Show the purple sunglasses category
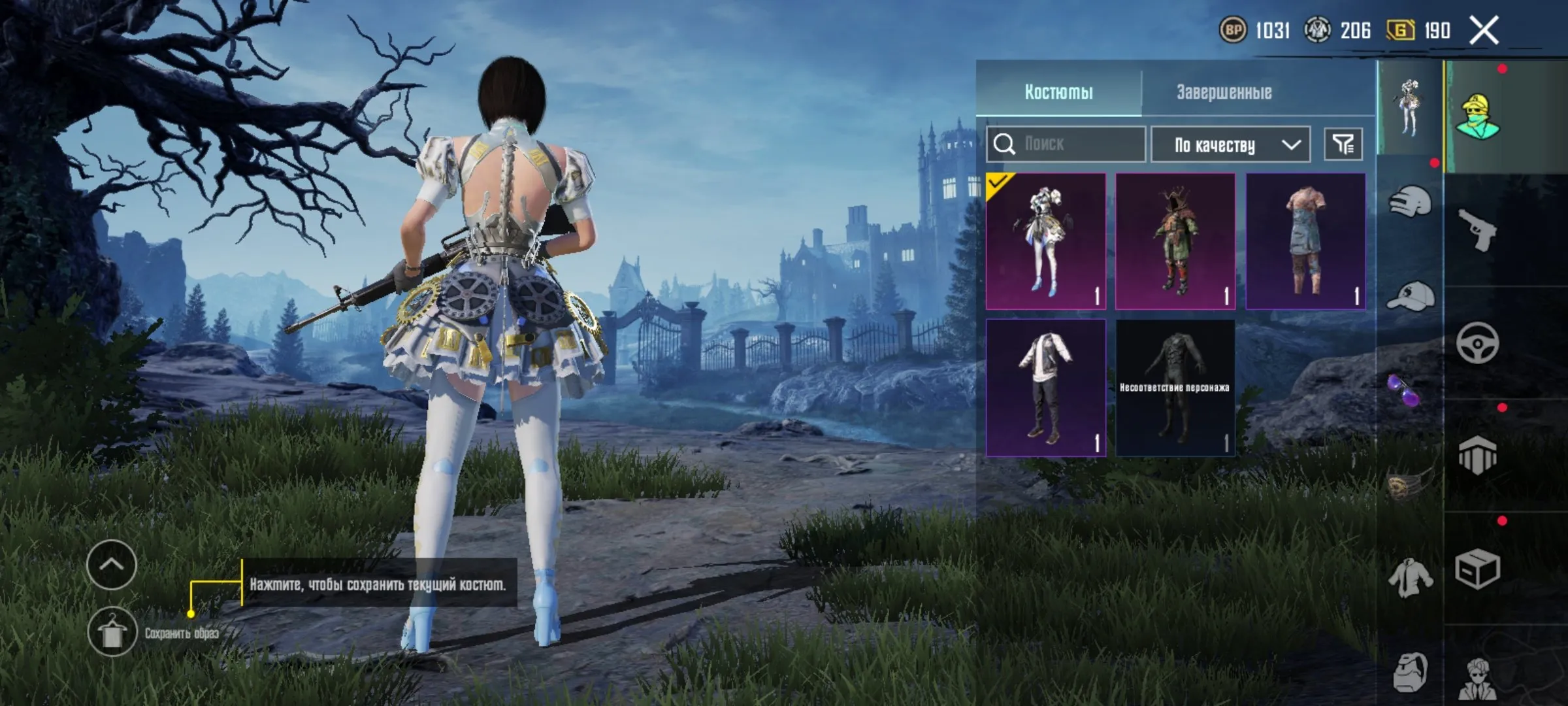Image resolution: width=1568 pixels, height=706 pixels. click(1405, 390)
